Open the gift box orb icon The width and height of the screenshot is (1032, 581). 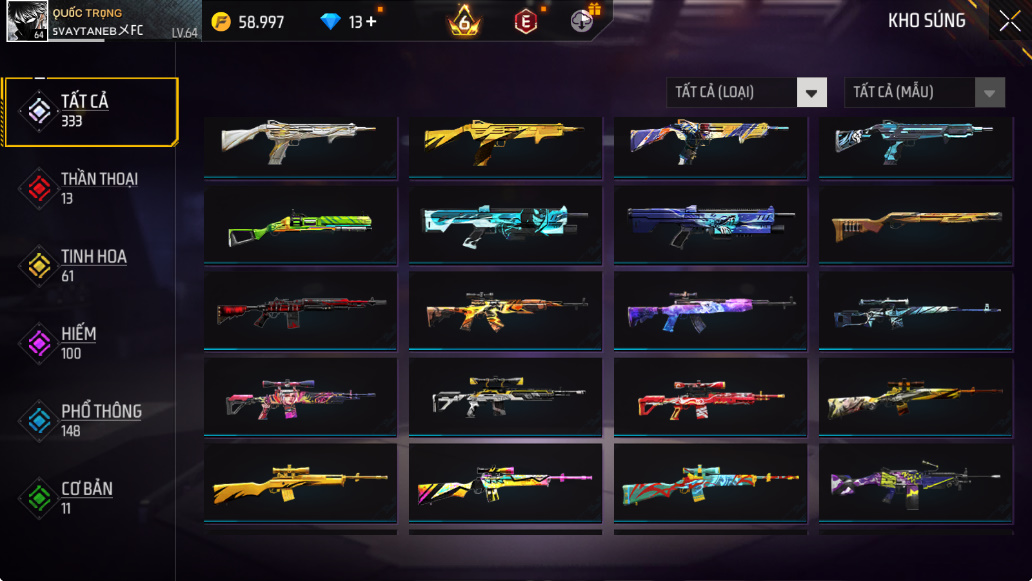pyautogui.click(x=582, y=19)
